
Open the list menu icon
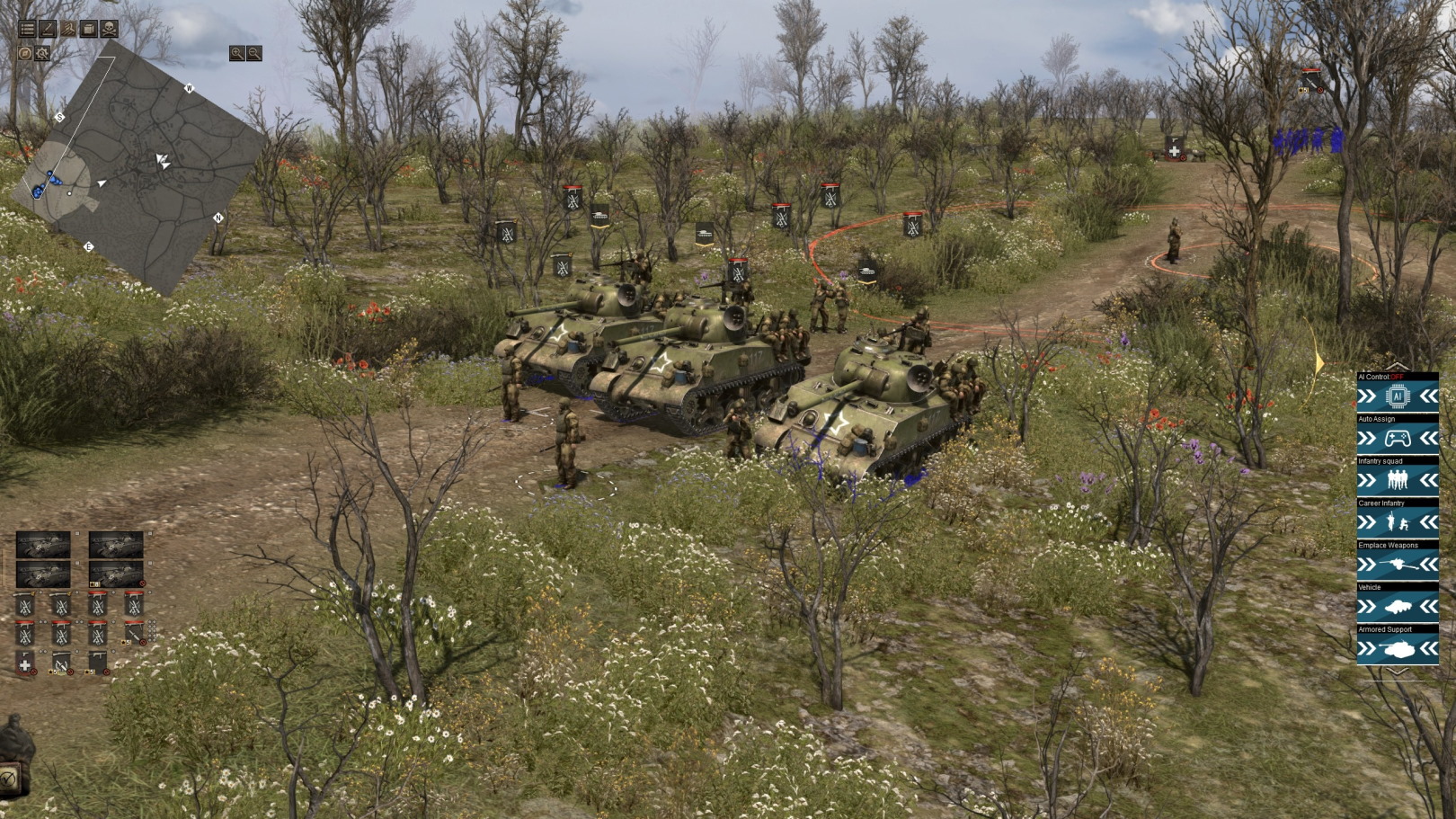28,29
